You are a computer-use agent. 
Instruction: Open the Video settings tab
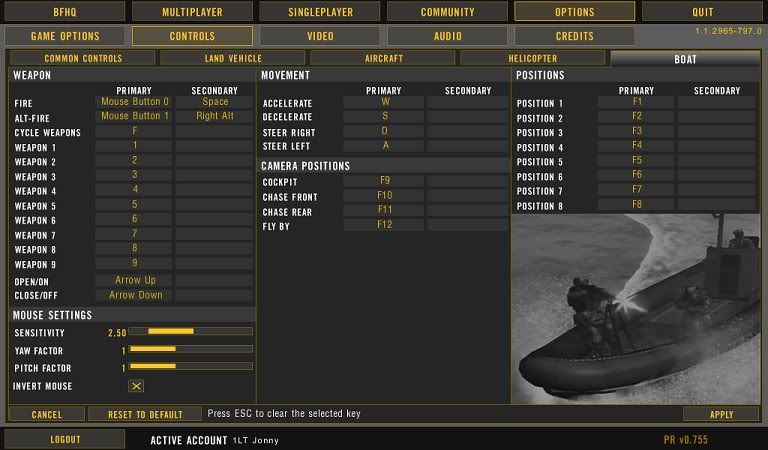click(x=320, y=36)
